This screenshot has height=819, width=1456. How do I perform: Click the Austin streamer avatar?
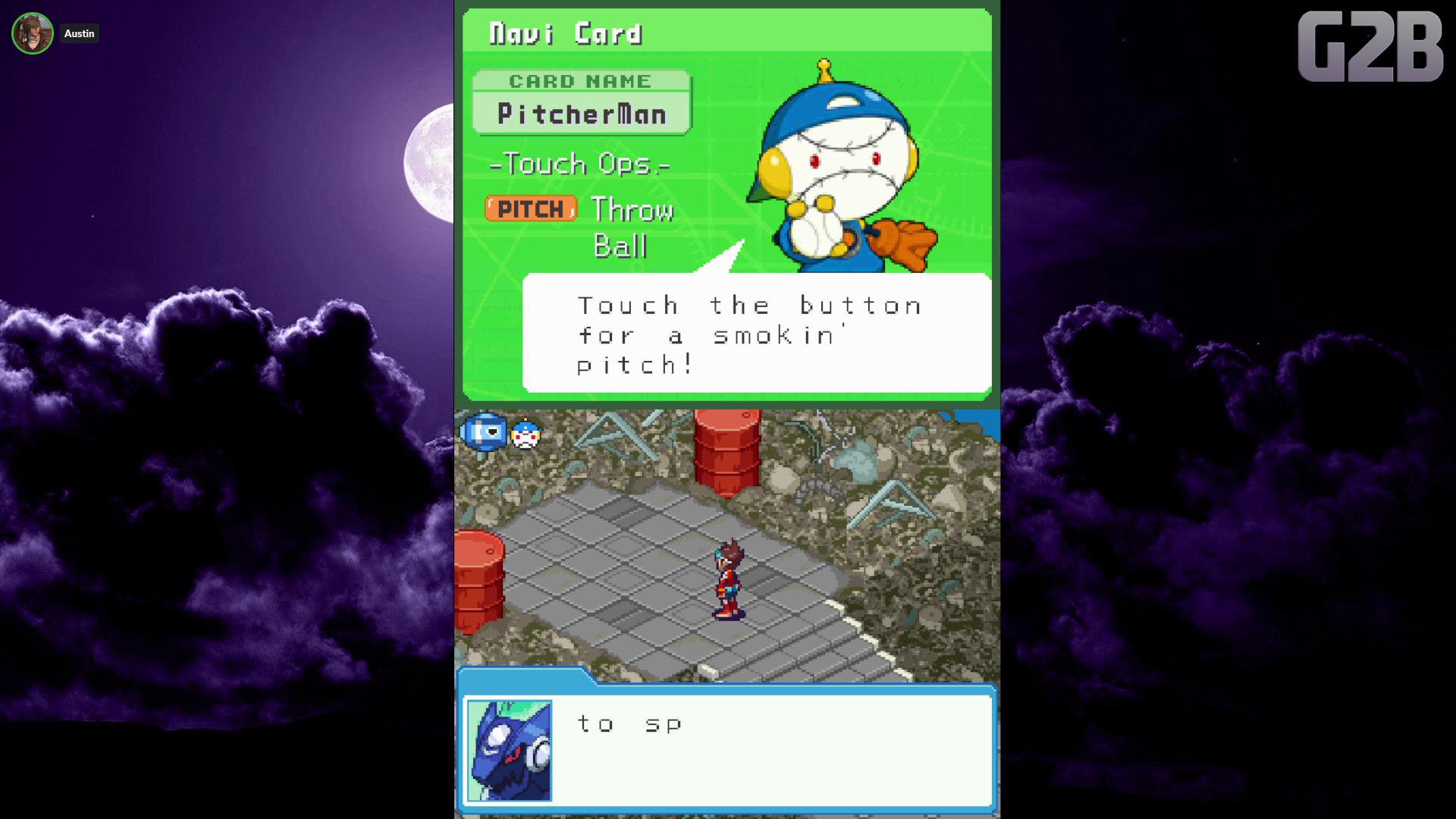[33, 33]
